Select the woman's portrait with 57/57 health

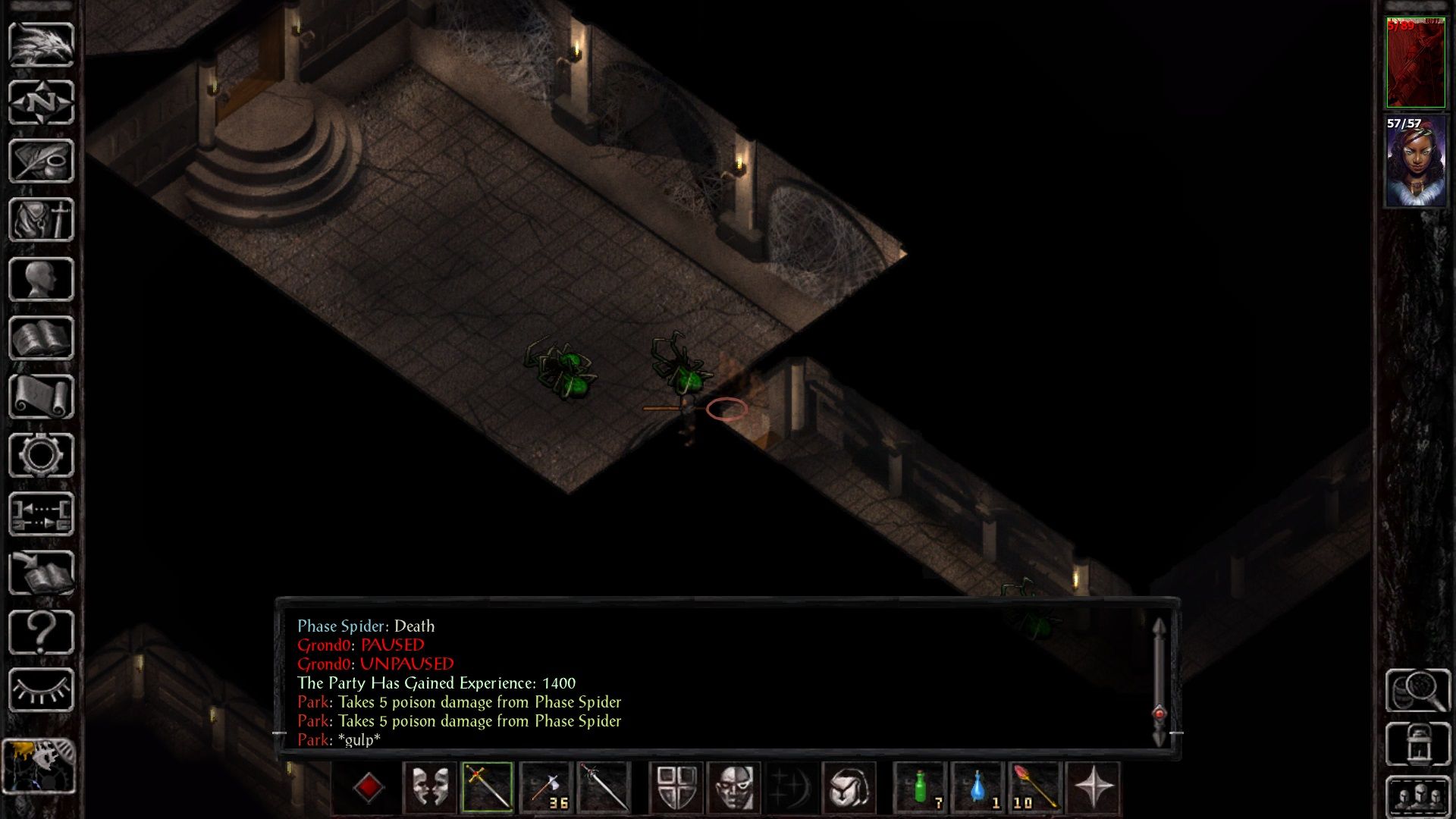point(1415,161)
